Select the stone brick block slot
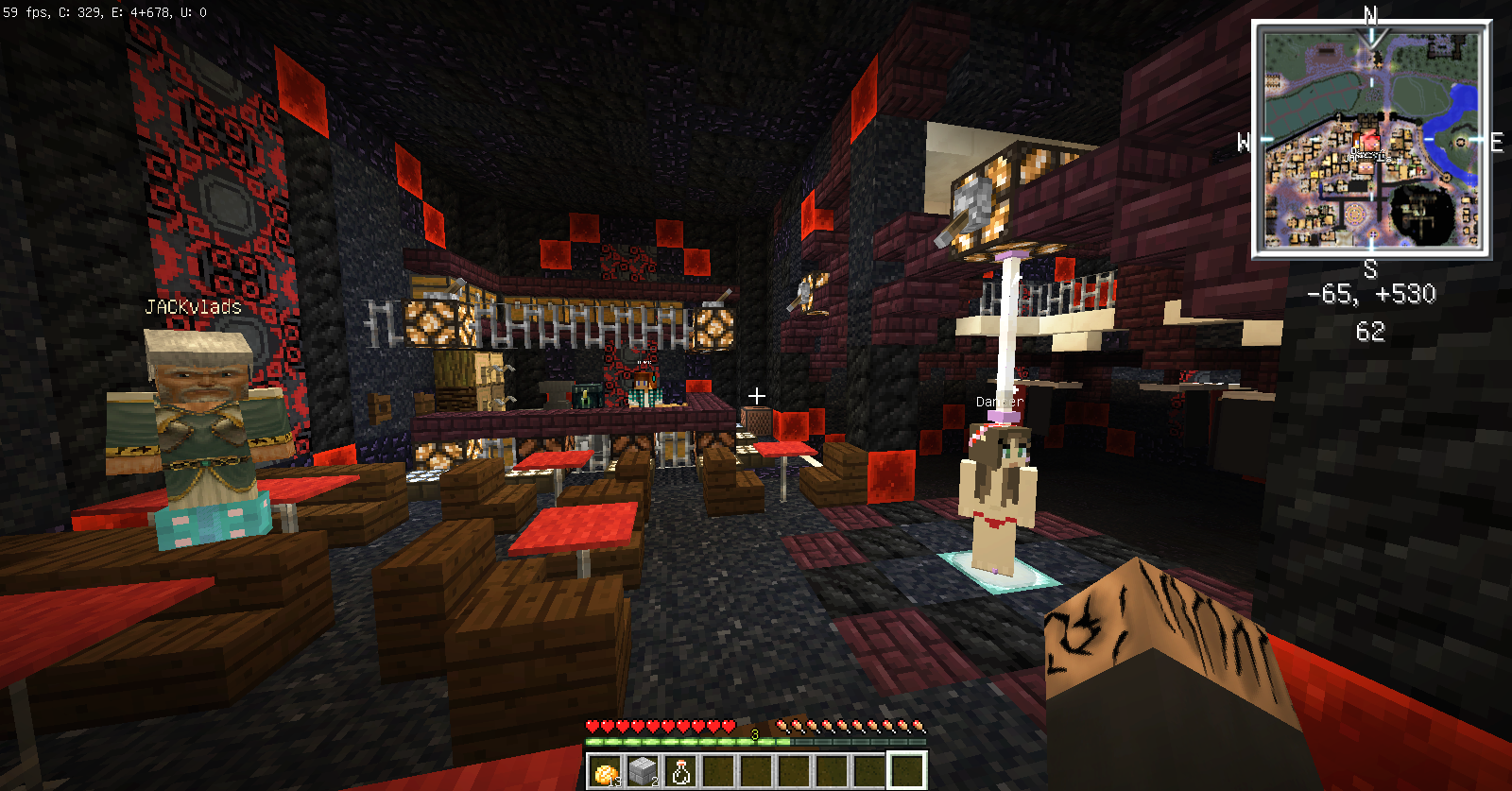Image resolution: width=1512 pixels, height=791 pixels. pyautogui.click(x=643, y=771)
